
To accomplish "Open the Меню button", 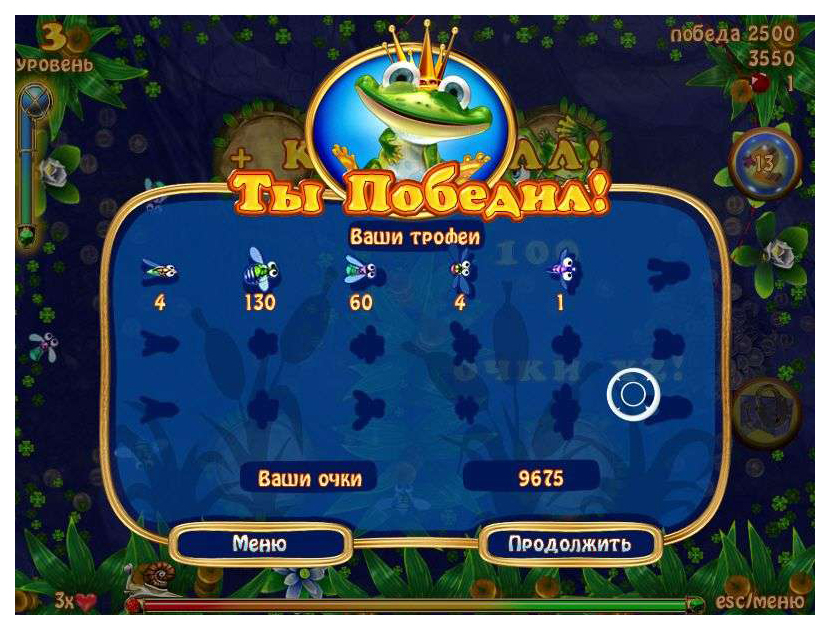I will click(260, 544).
